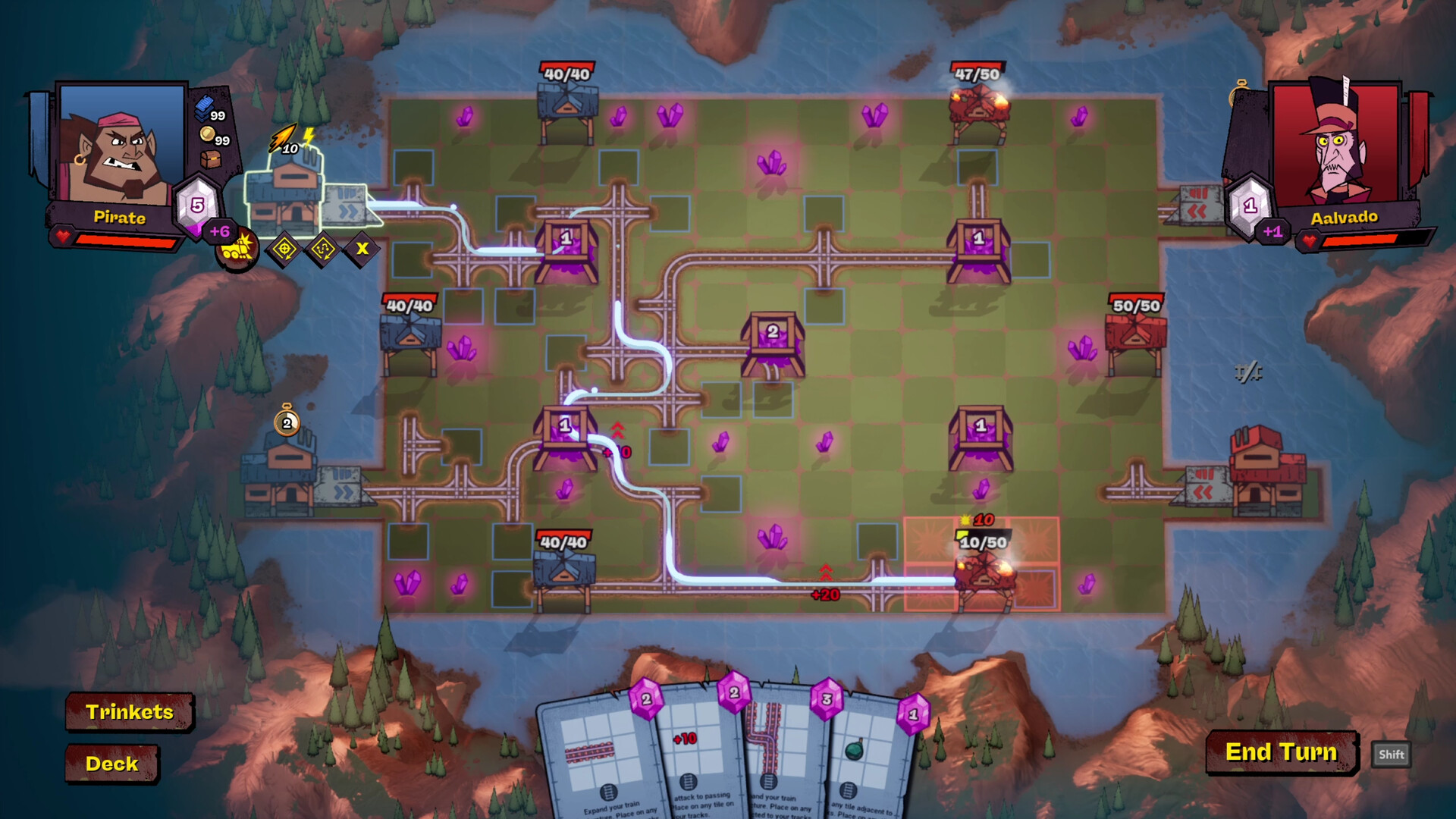1456x819 pixels.
Task: Select the crosshair targeting icon below the depot
Action: (286, 249)
